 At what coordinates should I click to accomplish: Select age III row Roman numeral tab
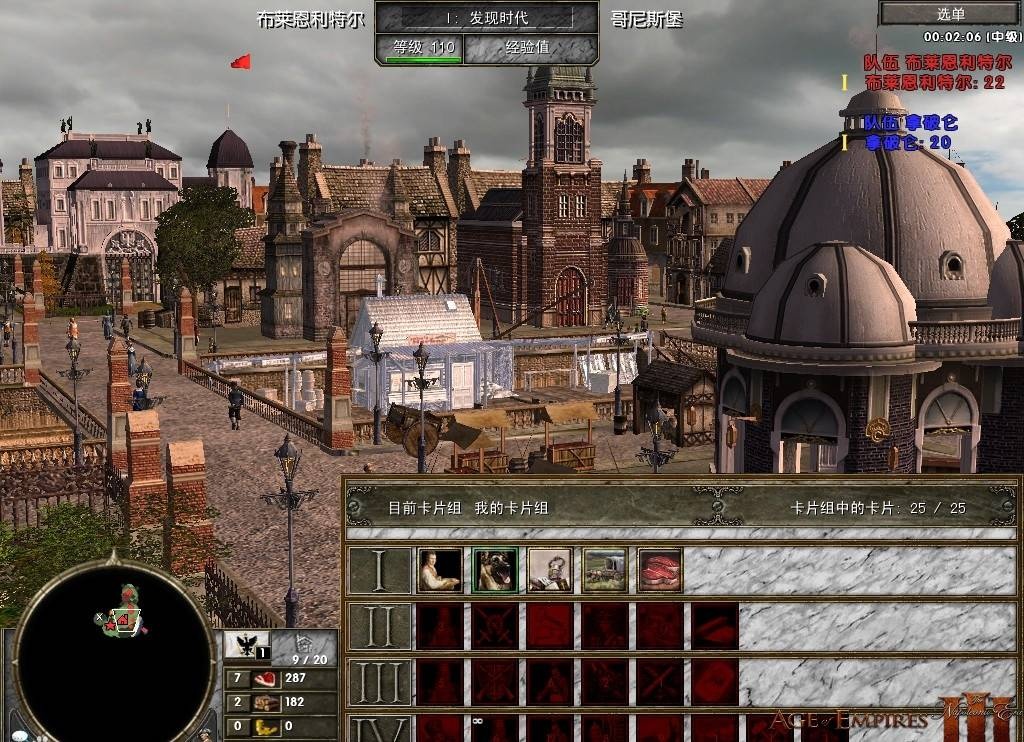point(380,683)
